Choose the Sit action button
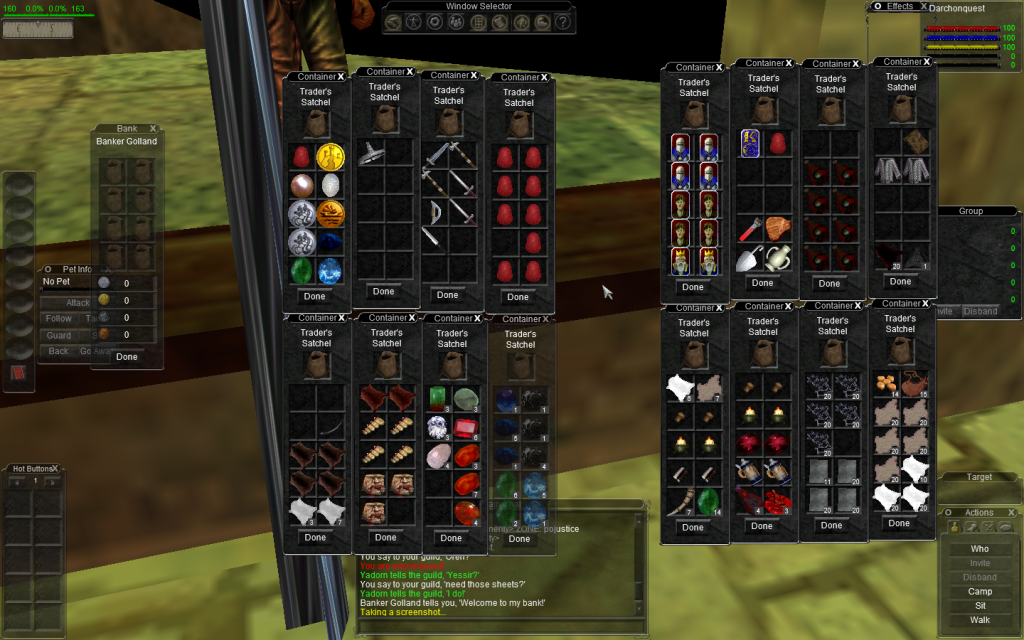1024x640 pixels. 979,605
